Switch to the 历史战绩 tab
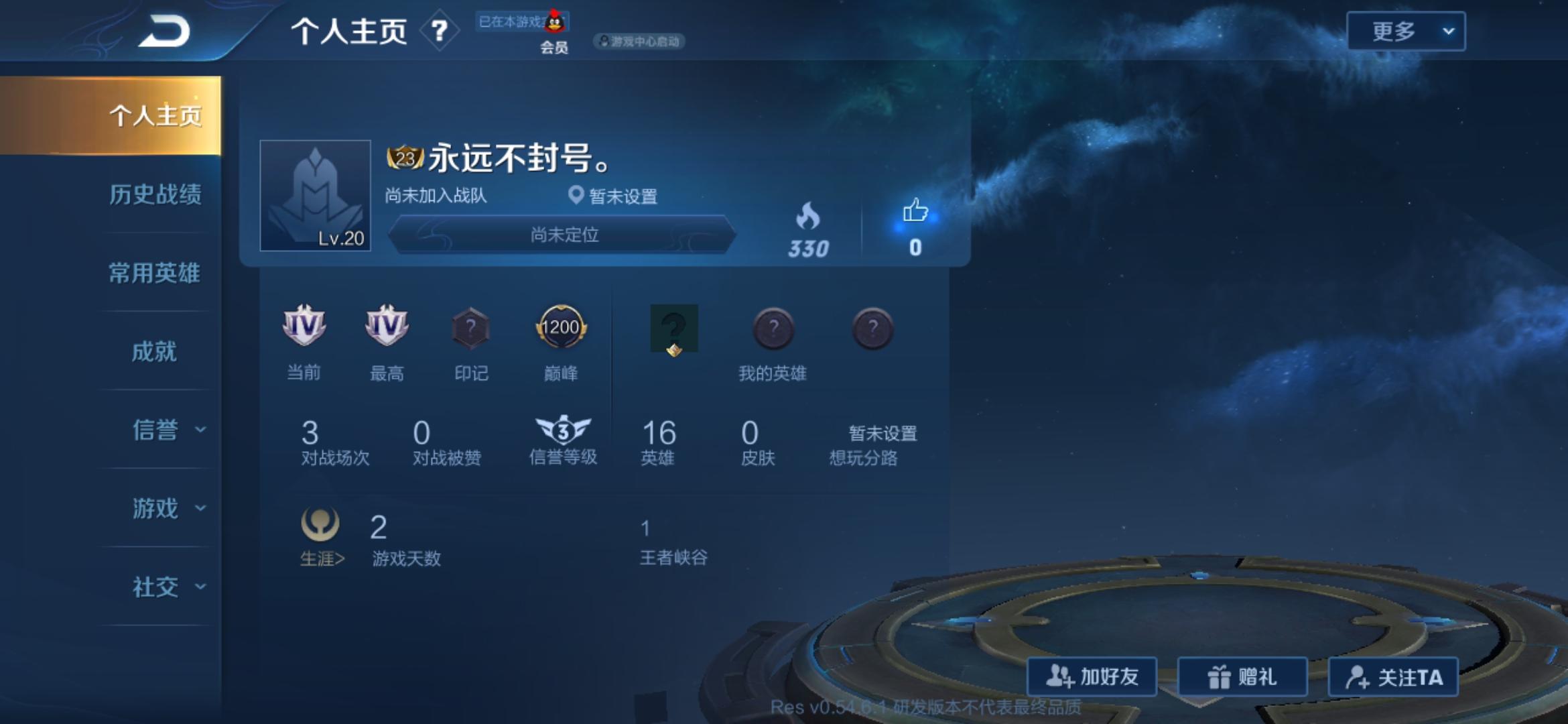 (x=155, y=193)
